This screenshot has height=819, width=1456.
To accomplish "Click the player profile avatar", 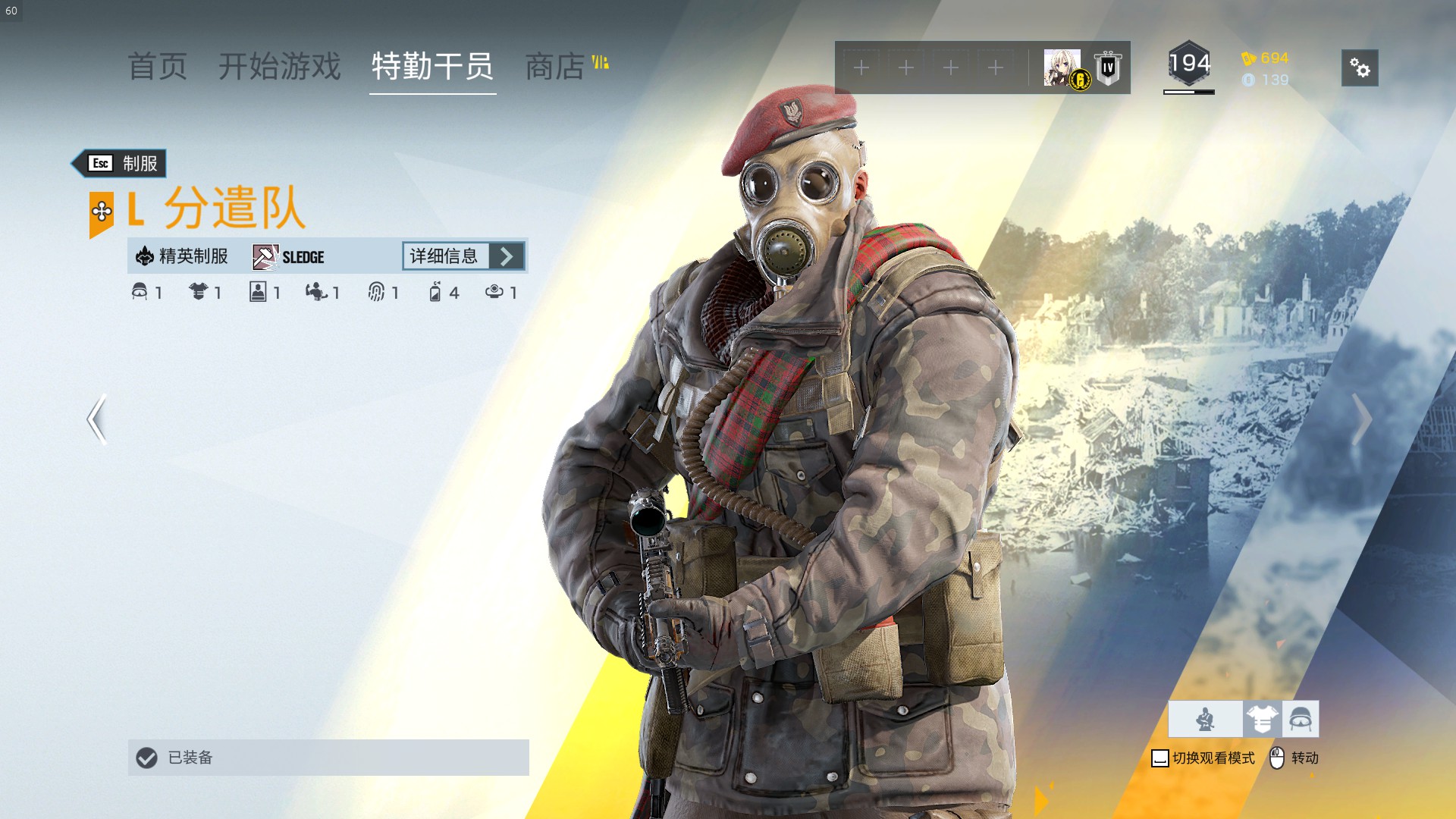I will click(1062, 67).
